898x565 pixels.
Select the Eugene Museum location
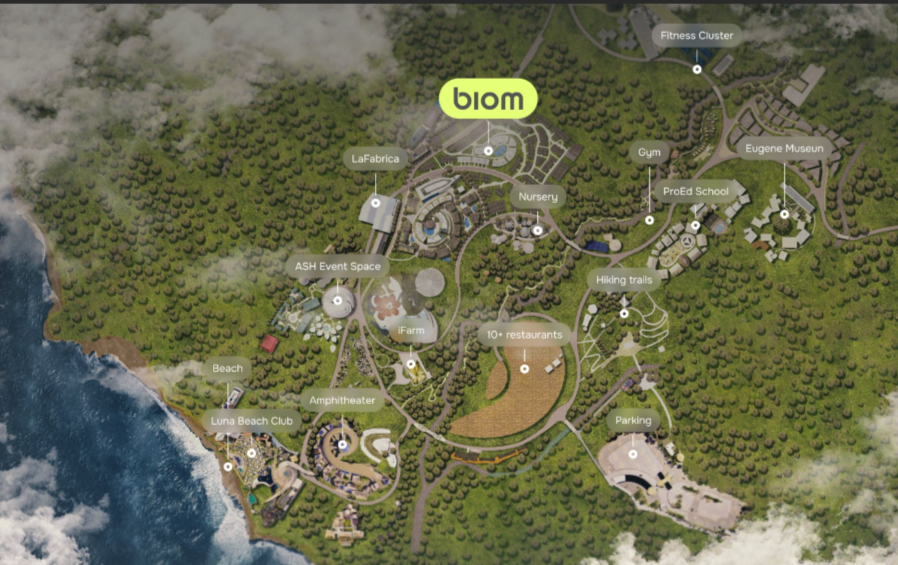(784, 149)
